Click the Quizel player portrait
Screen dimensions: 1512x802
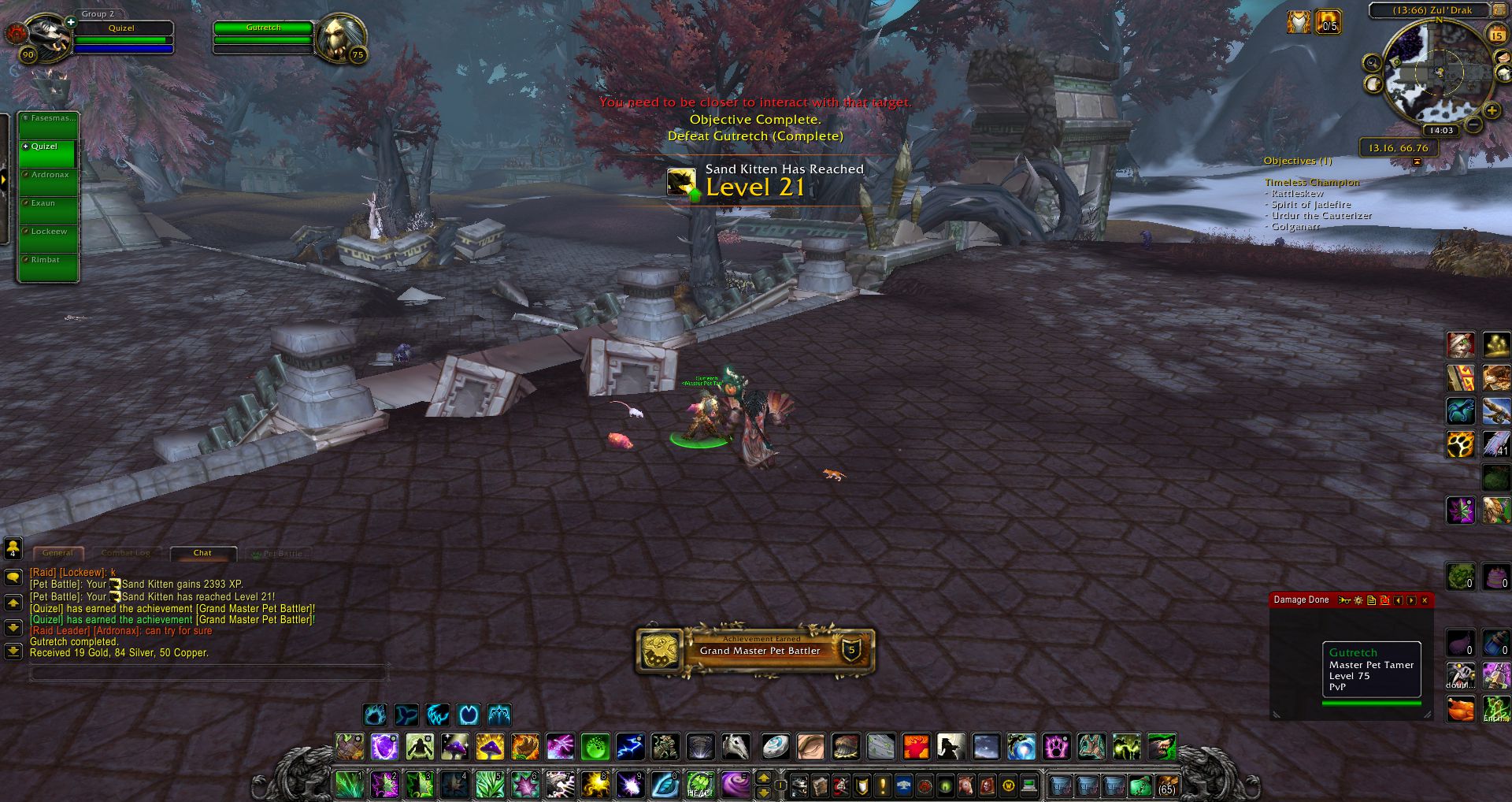click(47, 36)
